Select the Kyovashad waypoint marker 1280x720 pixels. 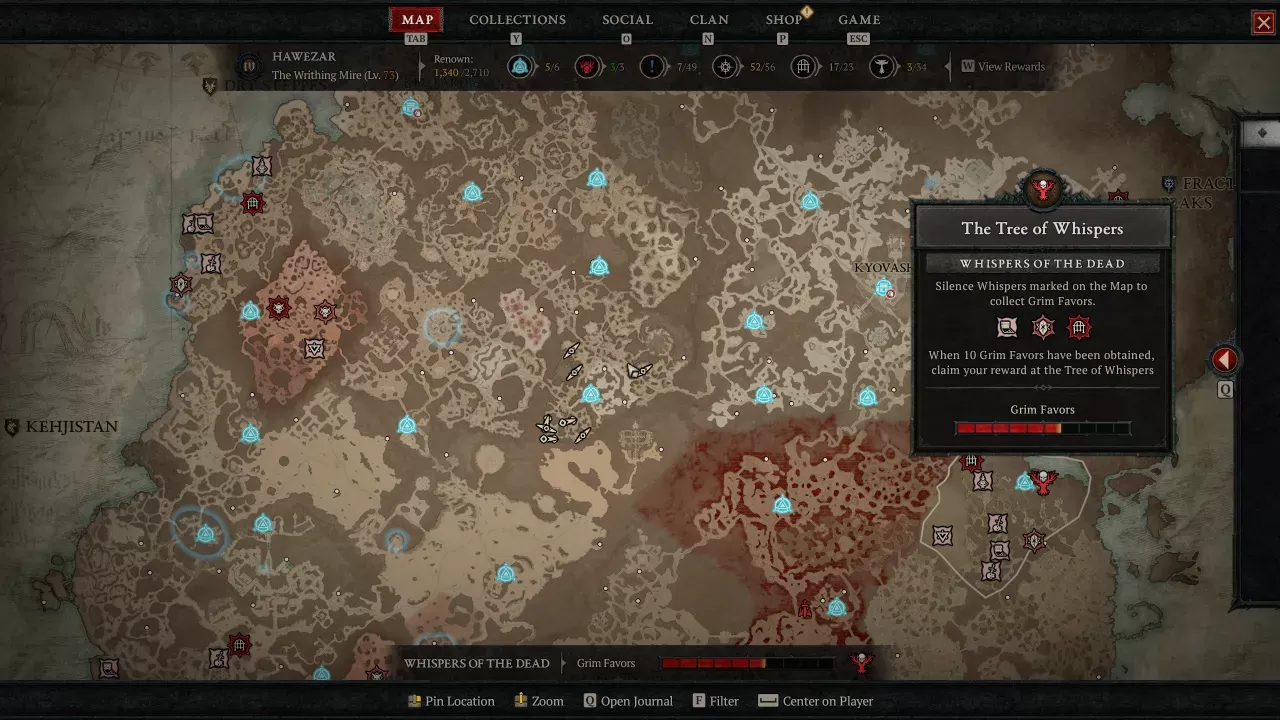pyautogui.click(x=883, y=288)
